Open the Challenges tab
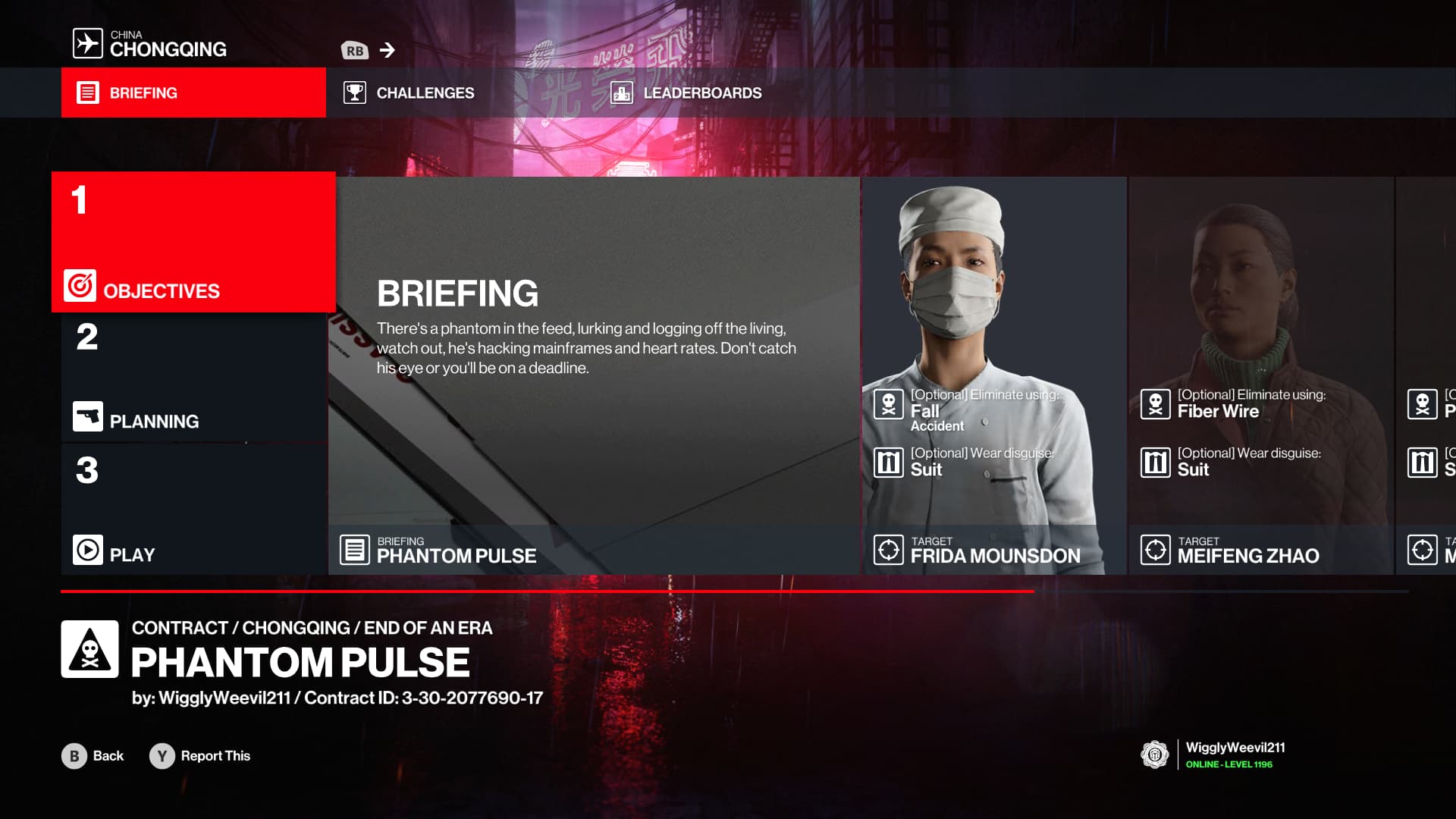 [x=409, y=93]
